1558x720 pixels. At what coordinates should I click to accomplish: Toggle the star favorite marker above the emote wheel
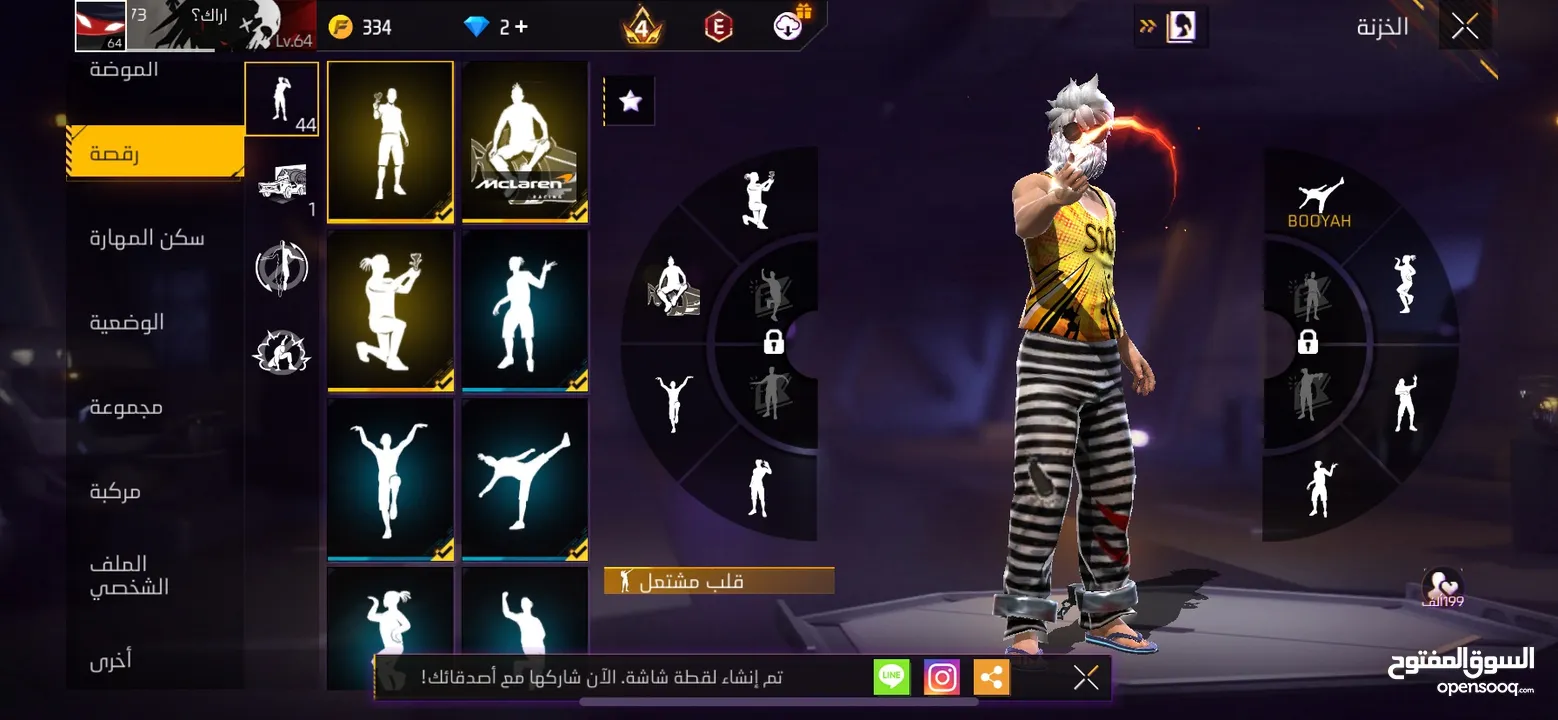pos(629,99)
